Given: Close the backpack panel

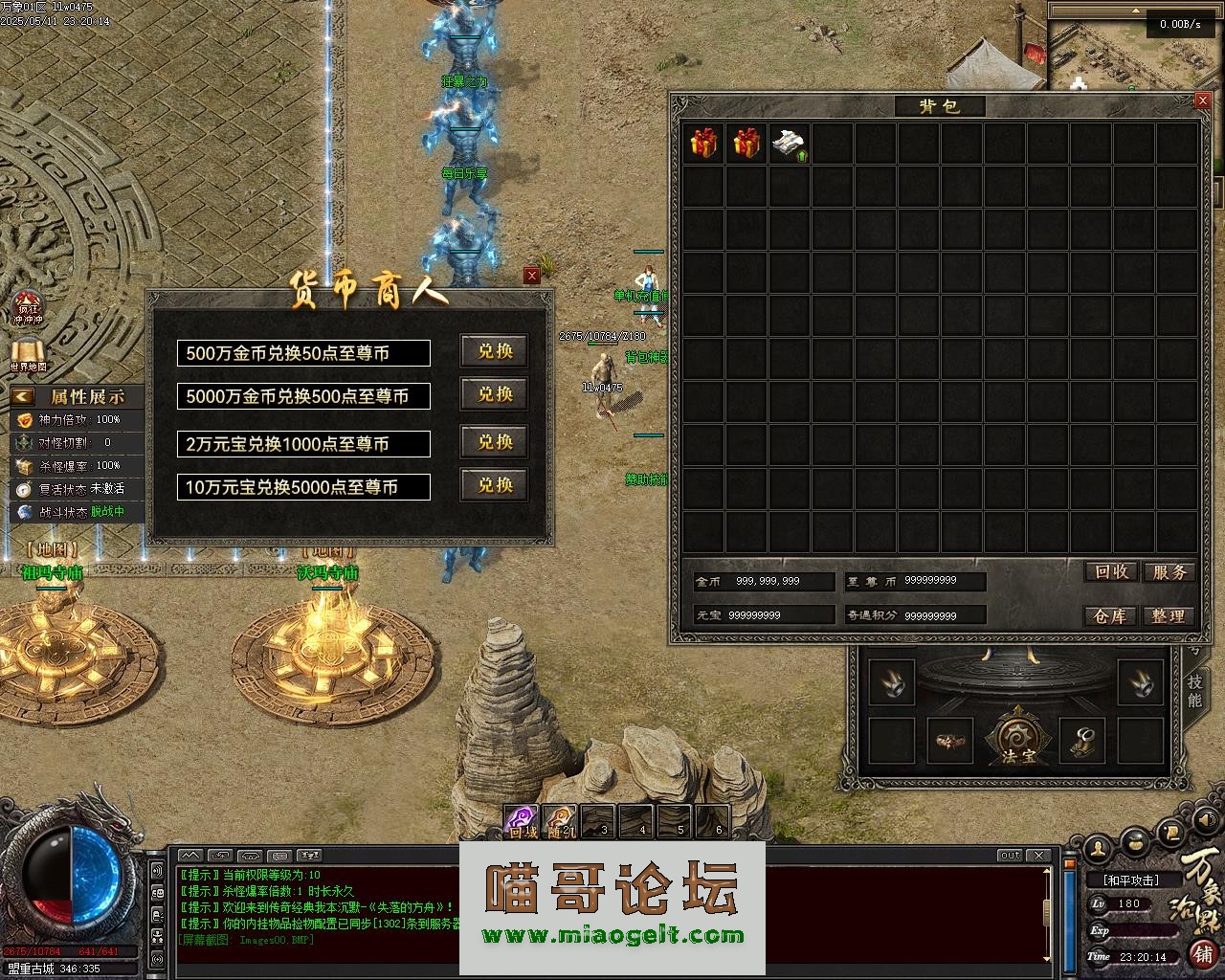Looking at the screenshot, I should click(1203, 100).
